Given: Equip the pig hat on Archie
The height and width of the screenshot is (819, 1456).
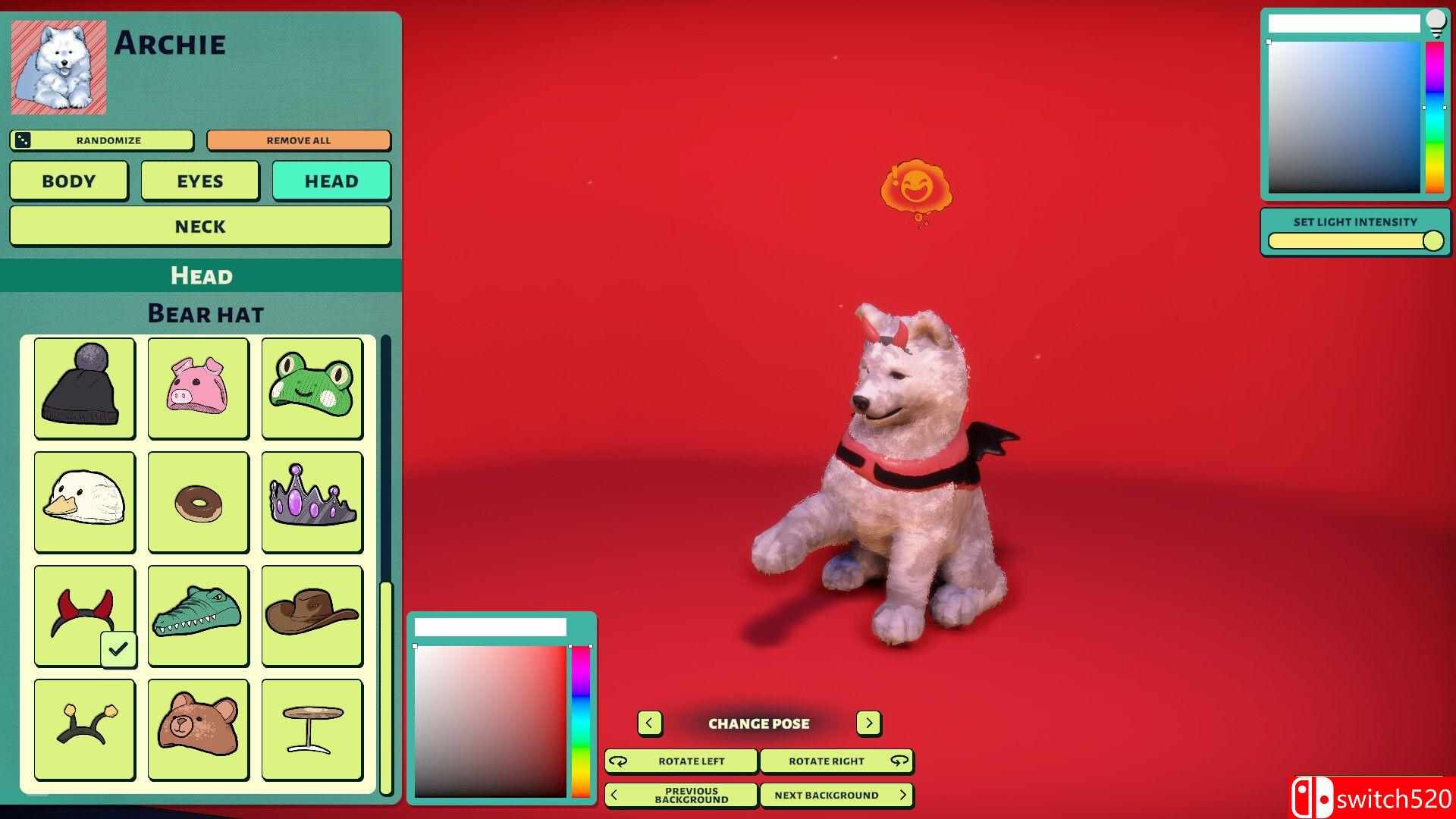Looking at the screenshot, I should [198, 388].
